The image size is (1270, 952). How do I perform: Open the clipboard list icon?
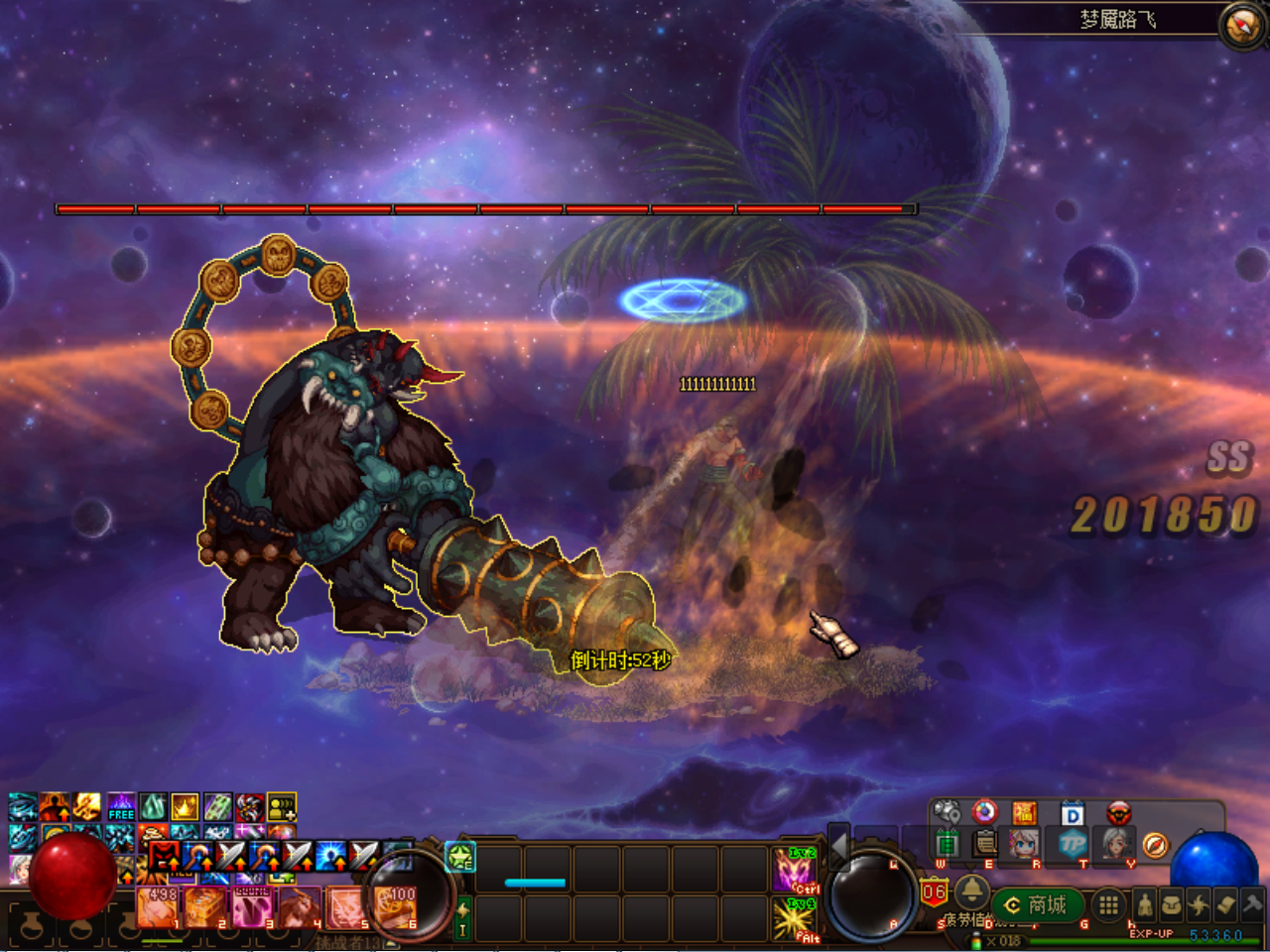tap(985, 845)
